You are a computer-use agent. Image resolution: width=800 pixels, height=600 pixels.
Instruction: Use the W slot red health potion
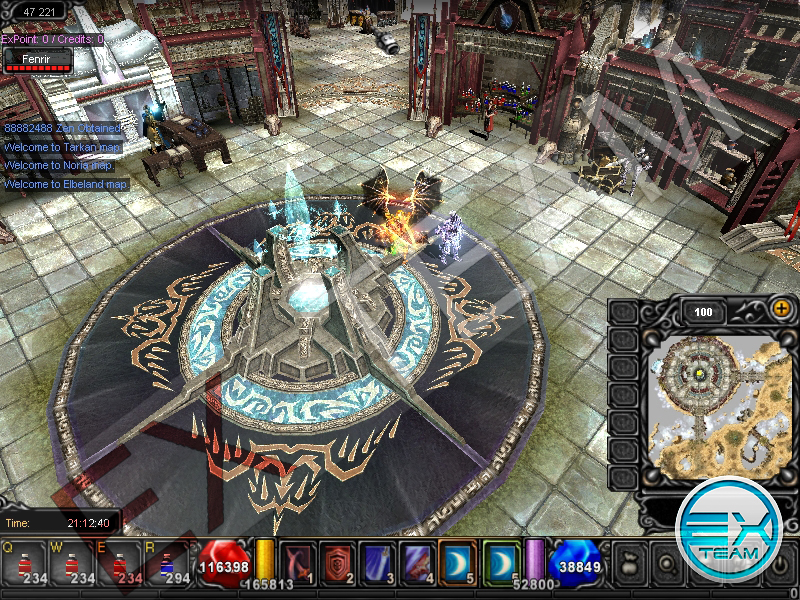[x=71, y=563]
